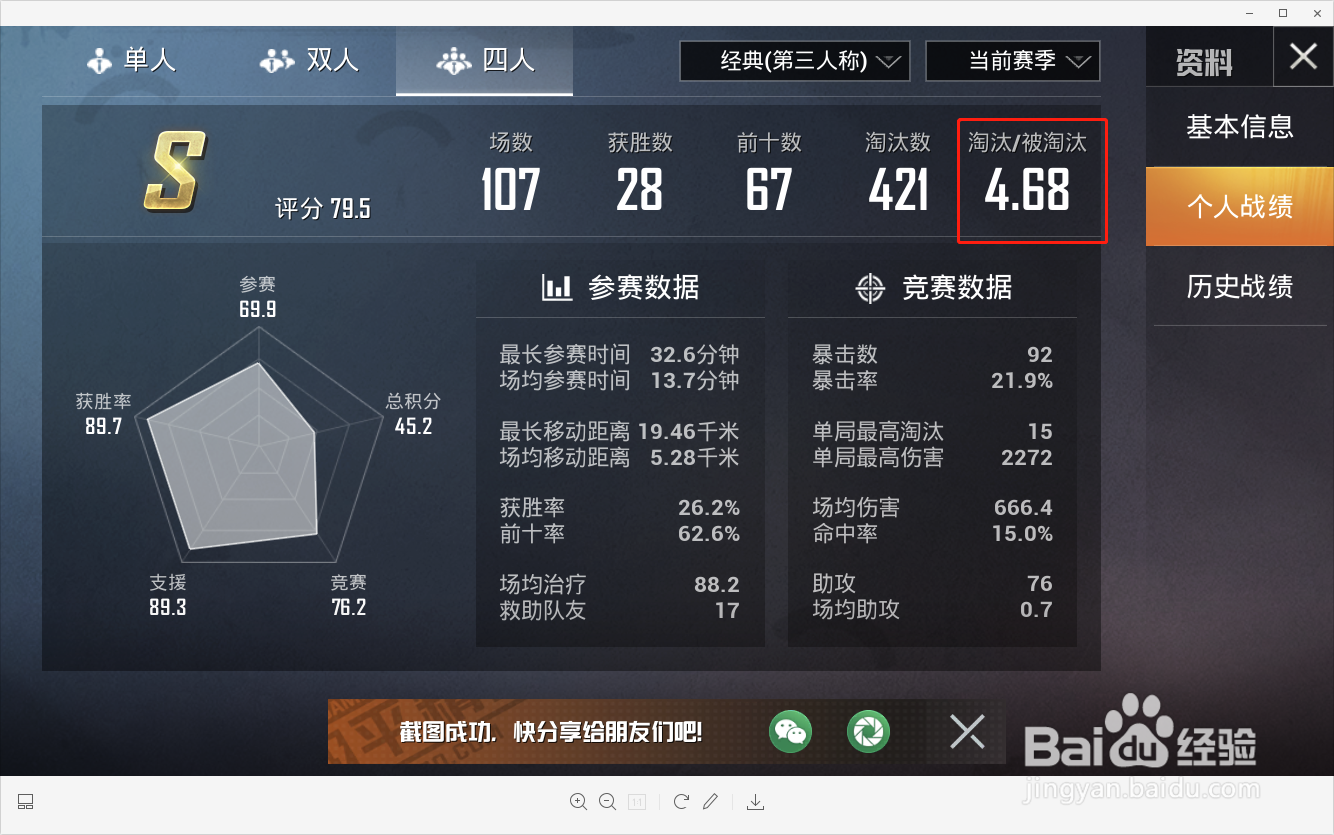
Task: Open the 当前赛季 season selector dropdown
Action: [1012, 60]
